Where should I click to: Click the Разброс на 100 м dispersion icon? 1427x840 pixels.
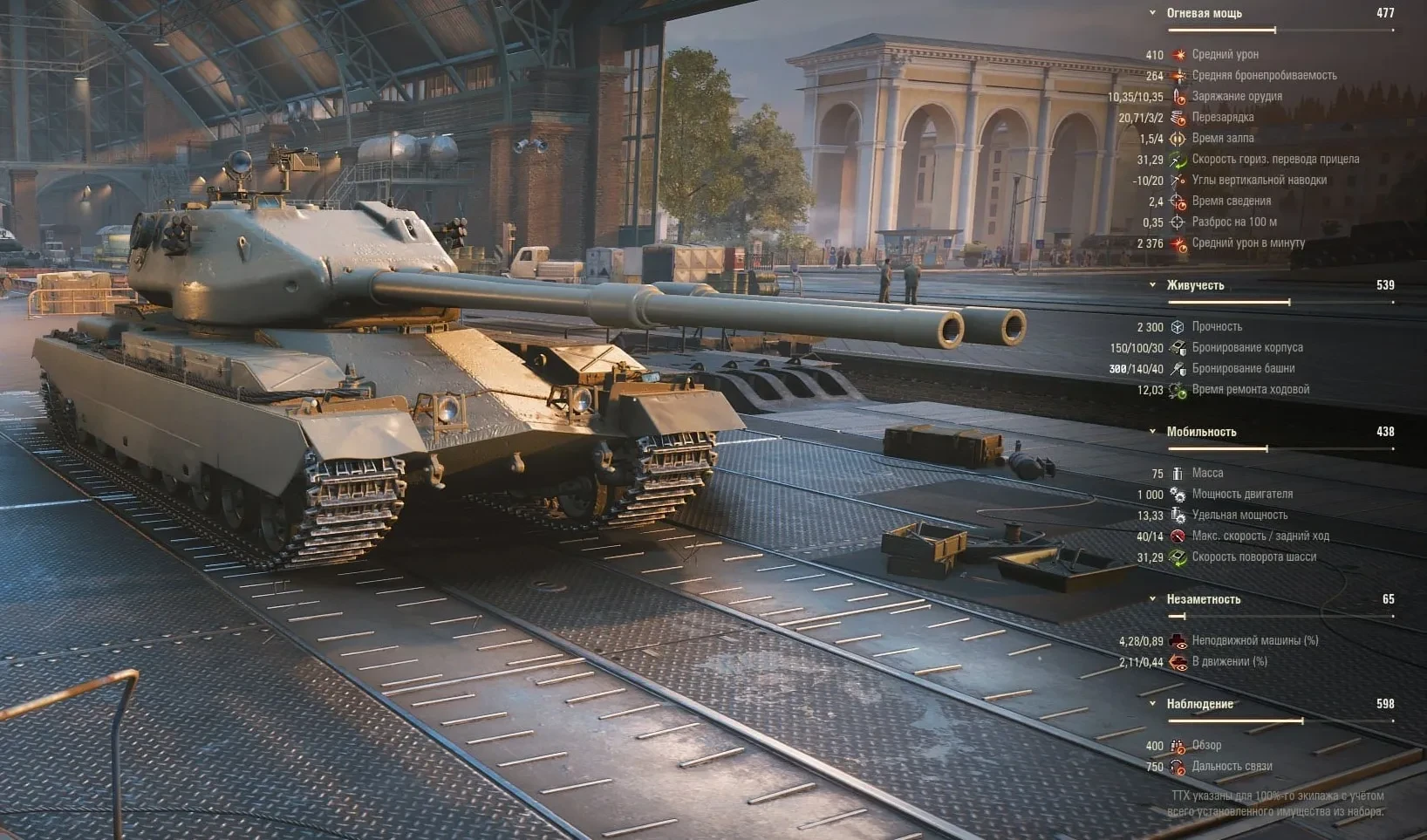pyautogui.click(x=1179, y=222)
